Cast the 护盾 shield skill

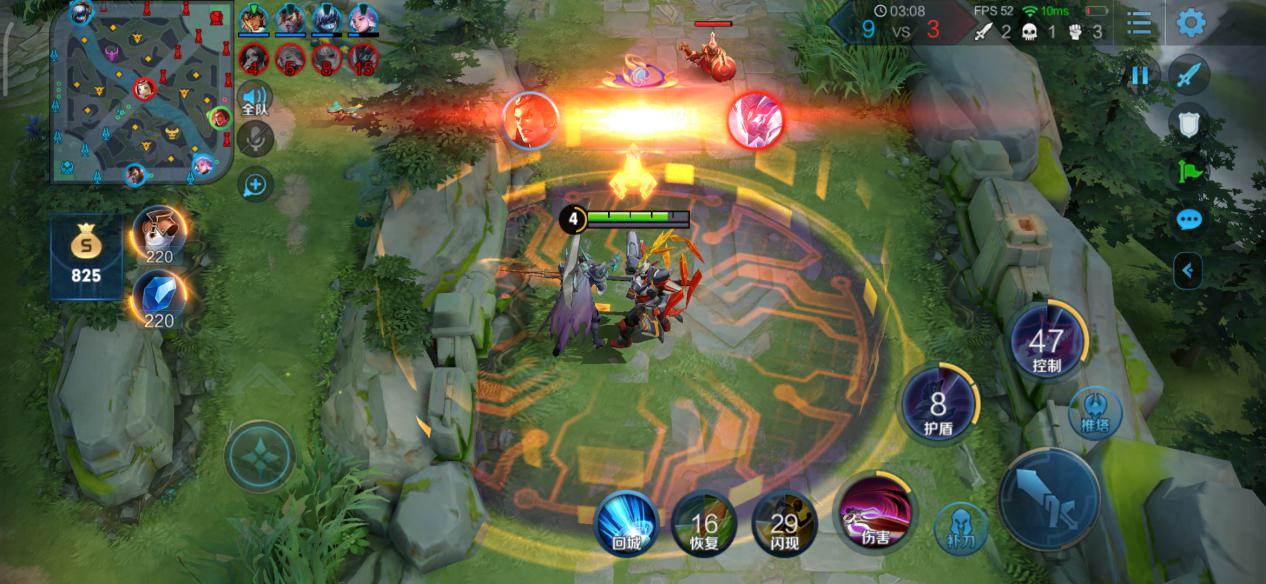(938, 407)
